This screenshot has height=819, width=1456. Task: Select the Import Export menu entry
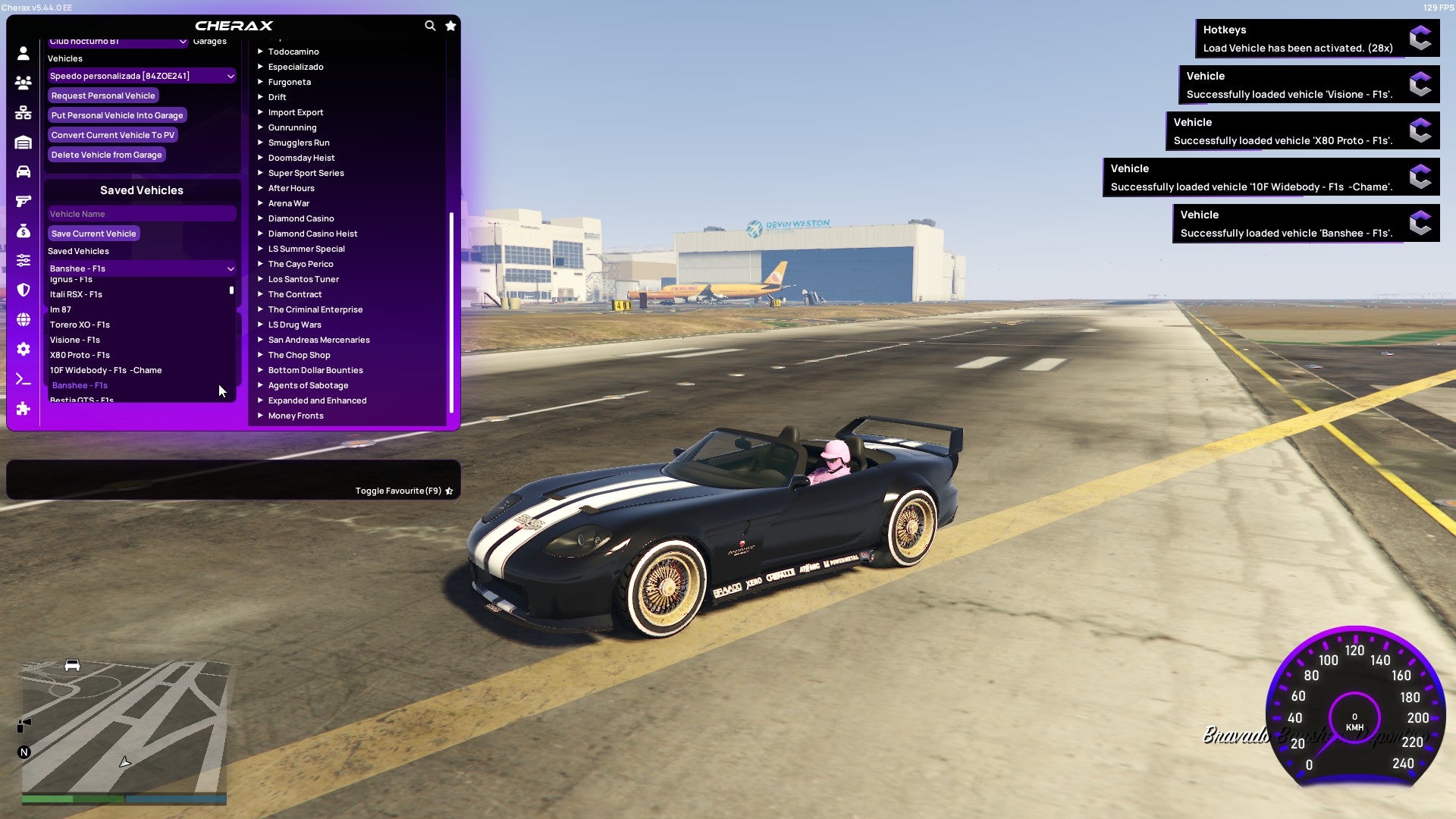[x=296, y=111]
